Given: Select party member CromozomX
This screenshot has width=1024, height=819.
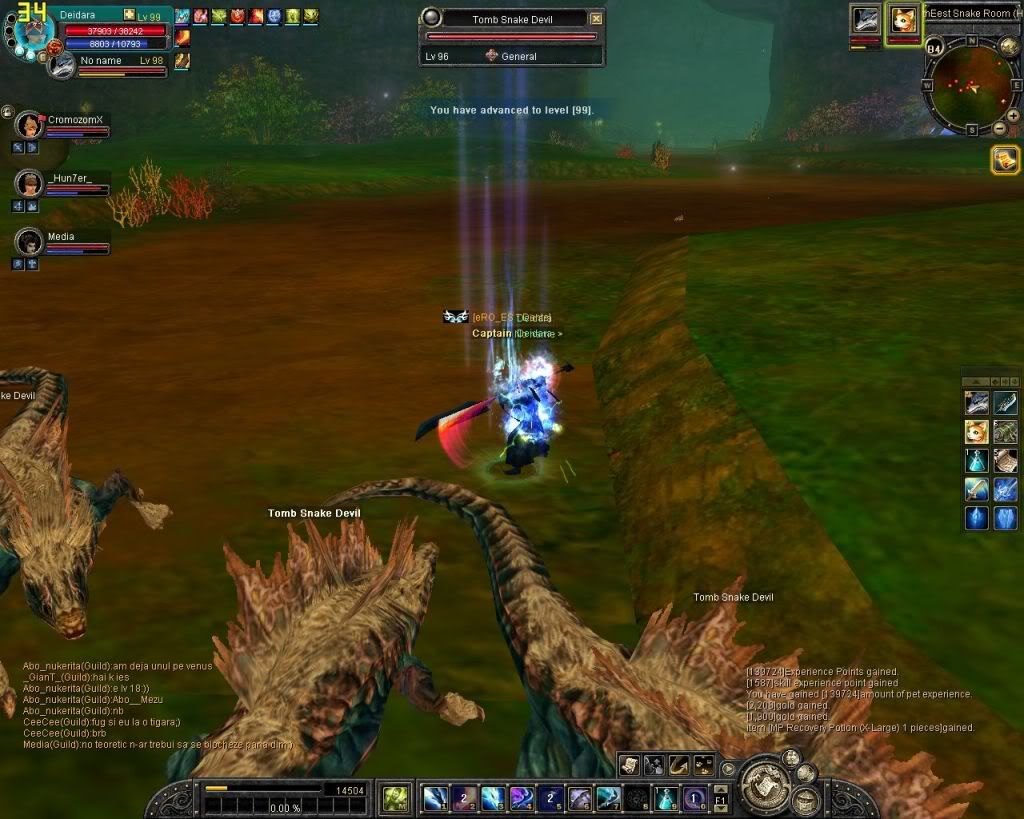Looking at the screenshot, I should point(29,126).
